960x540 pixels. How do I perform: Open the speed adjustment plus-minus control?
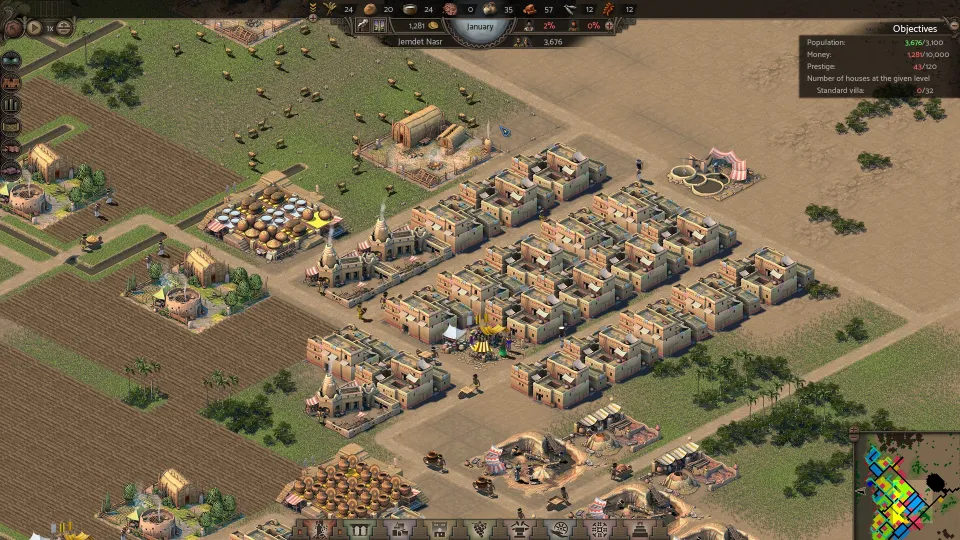(x=64, y=28)
